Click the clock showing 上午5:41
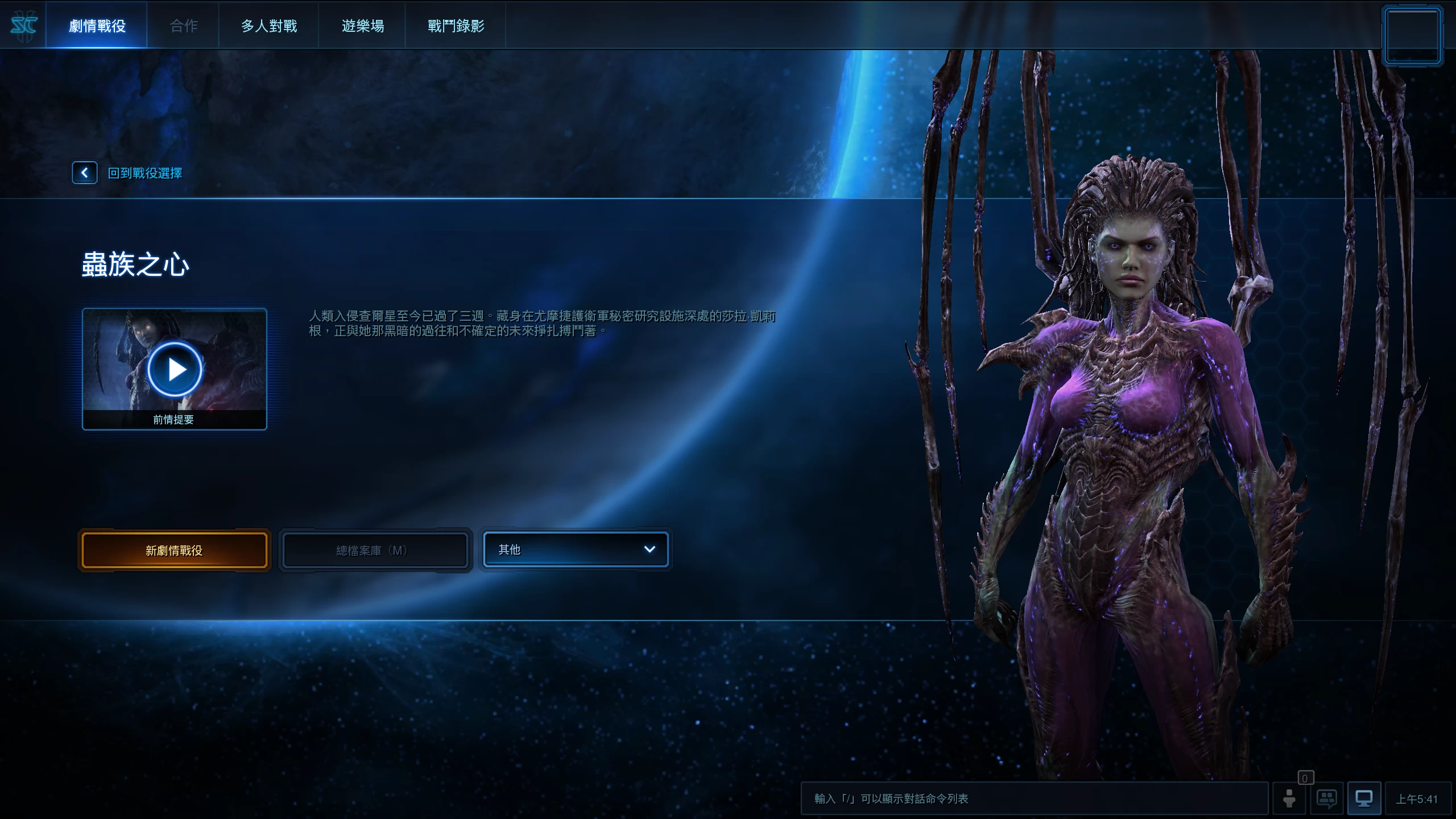Viewport: 1456px width, 819px height. pyautogui.click(x=1420, y=799)
